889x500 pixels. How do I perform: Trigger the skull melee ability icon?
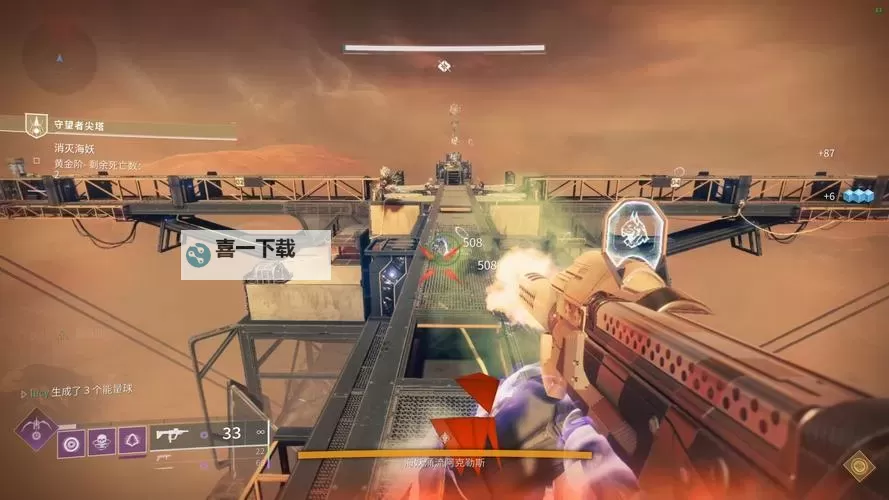click(101, 441)
